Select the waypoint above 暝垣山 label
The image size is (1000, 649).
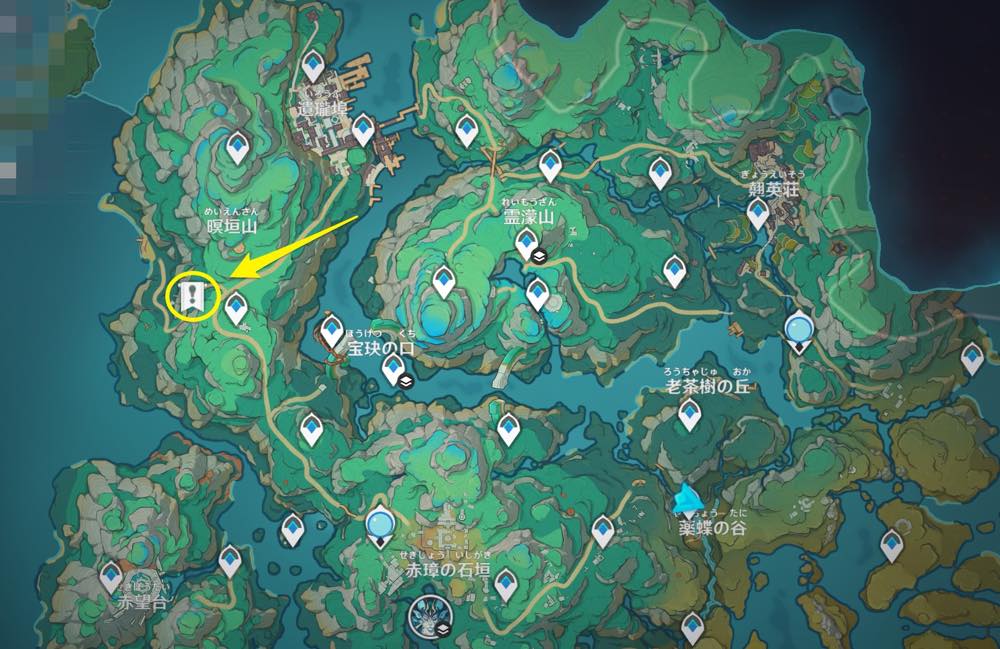coord(237,149)
